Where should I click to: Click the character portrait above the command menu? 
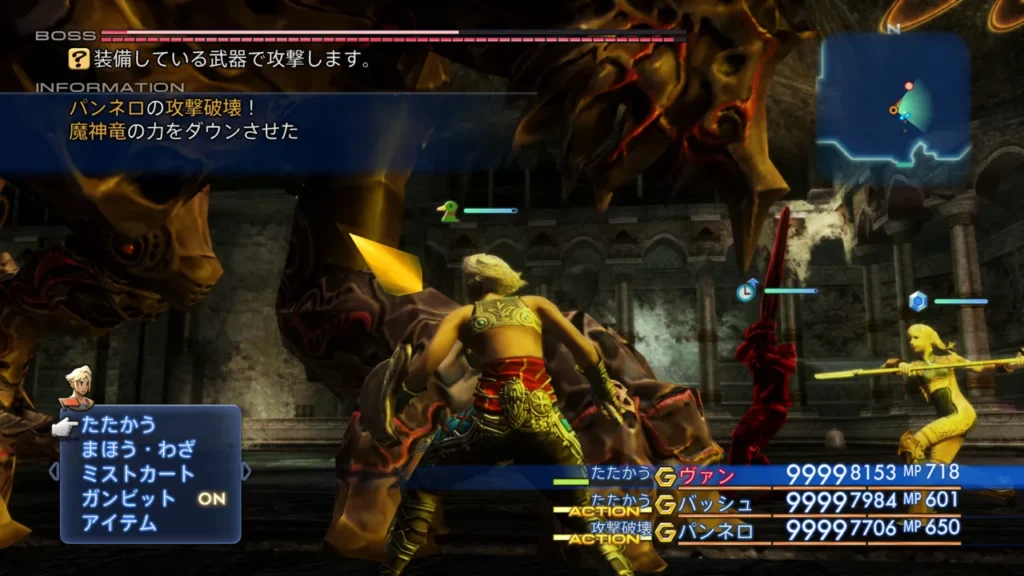(77, 387)
